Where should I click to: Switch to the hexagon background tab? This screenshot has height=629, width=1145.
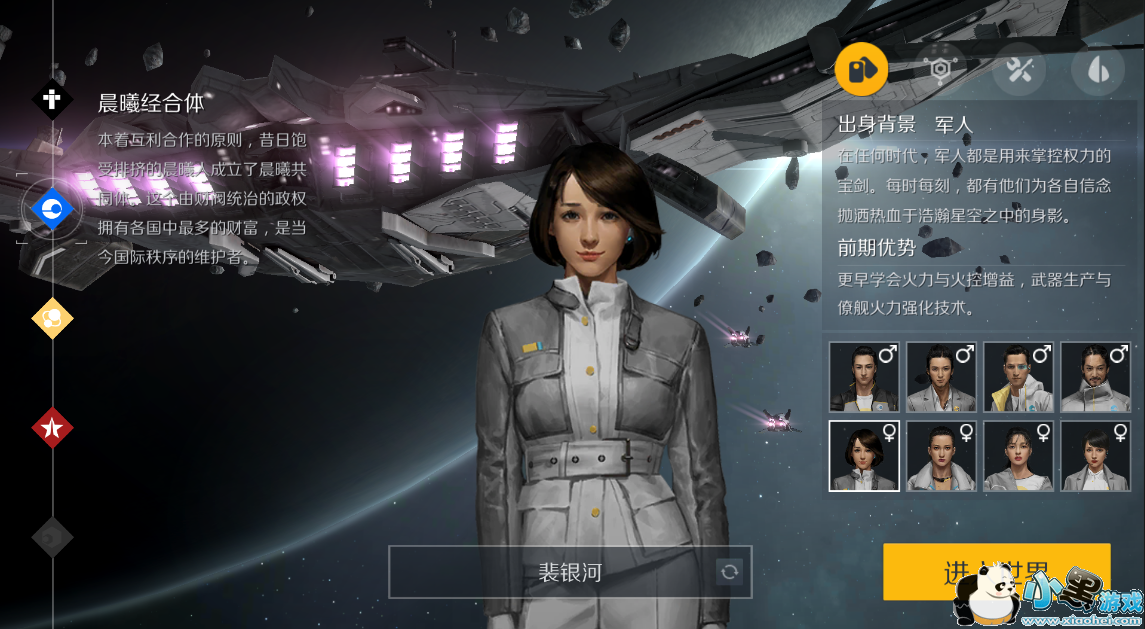(x=940, y=69)
